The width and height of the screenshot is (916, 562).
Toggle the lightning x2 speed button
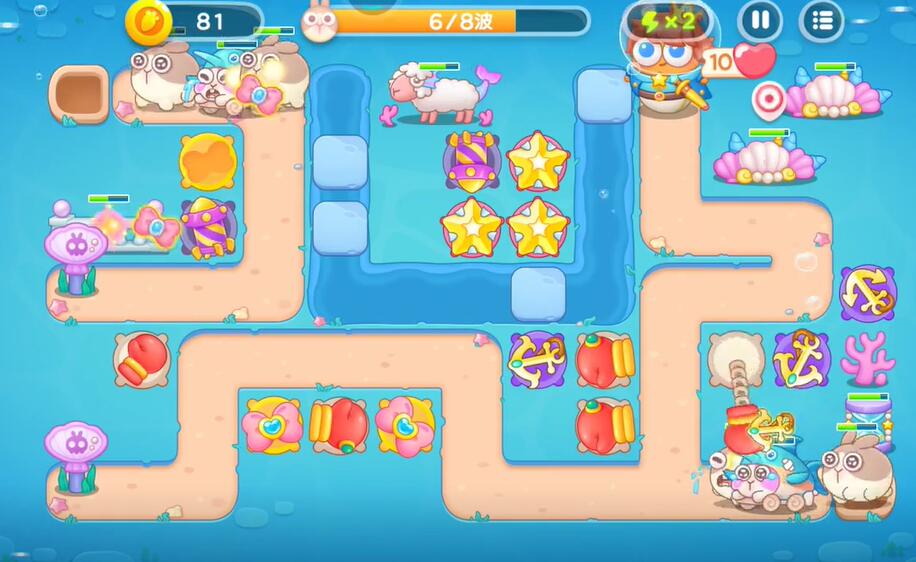[667, 21]
